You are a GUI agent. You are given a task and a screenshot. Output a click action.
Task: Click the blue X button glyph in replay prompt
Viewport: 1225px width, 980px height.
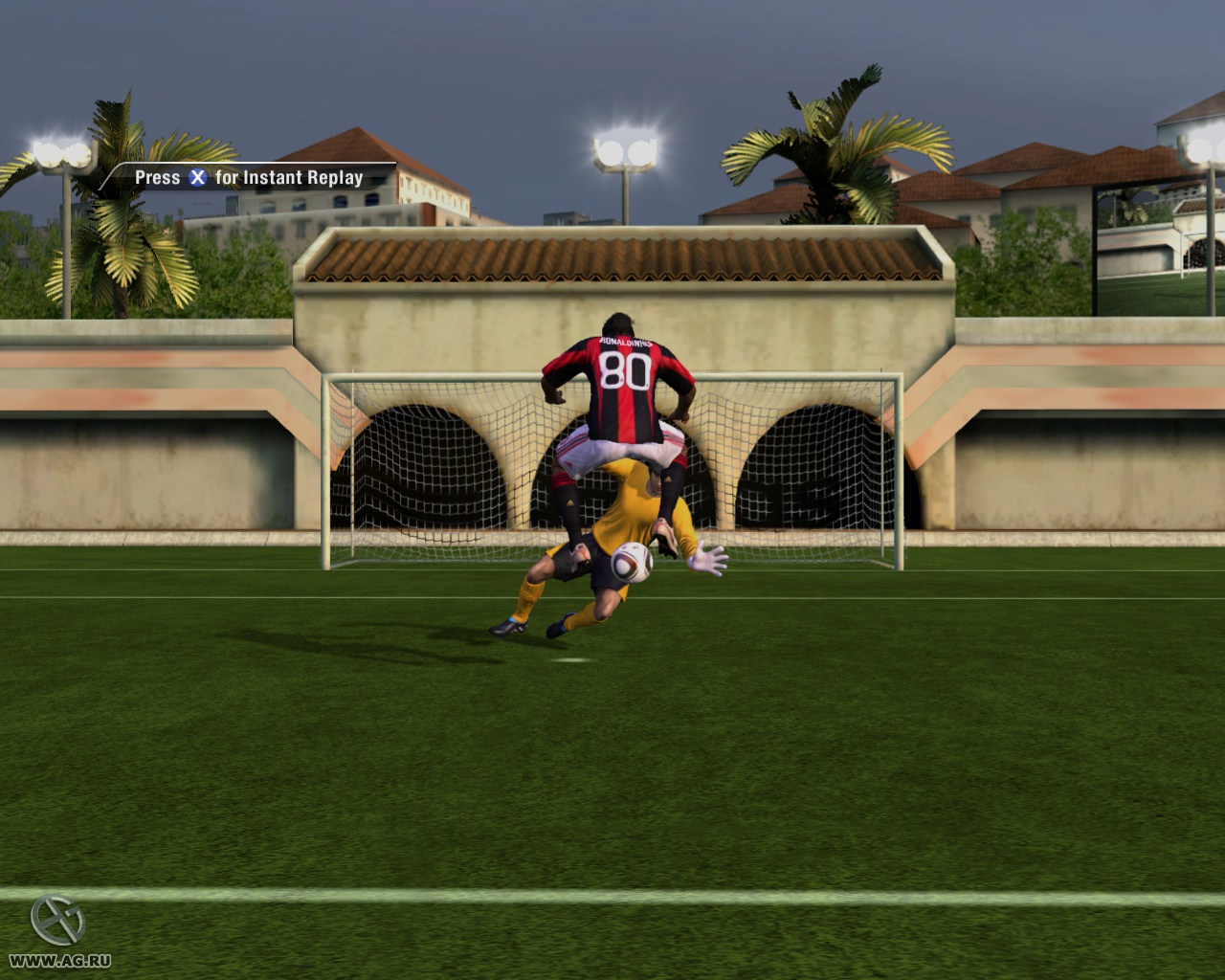click(196, 177)
